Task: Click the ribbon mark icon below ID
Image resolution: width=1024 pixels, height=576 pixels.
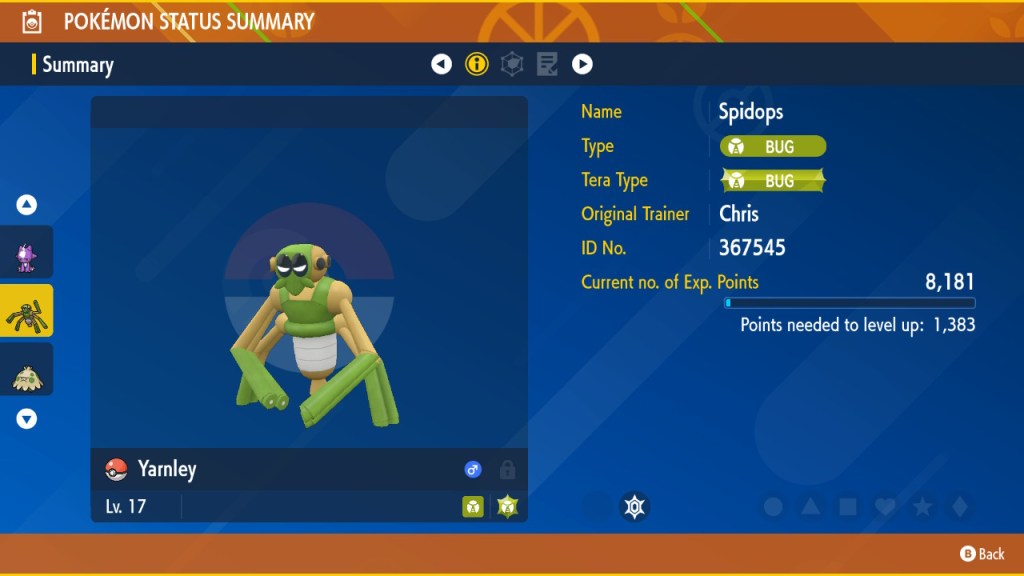Action: (633, 507)
